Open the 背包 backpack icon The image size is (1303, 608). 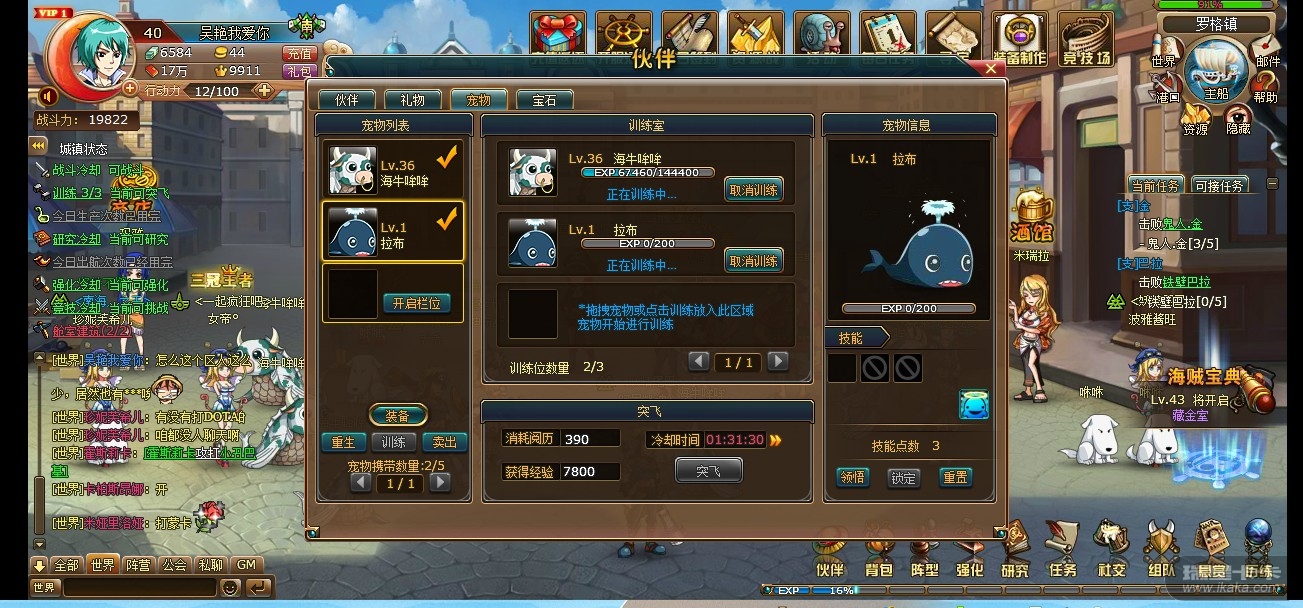877,549
